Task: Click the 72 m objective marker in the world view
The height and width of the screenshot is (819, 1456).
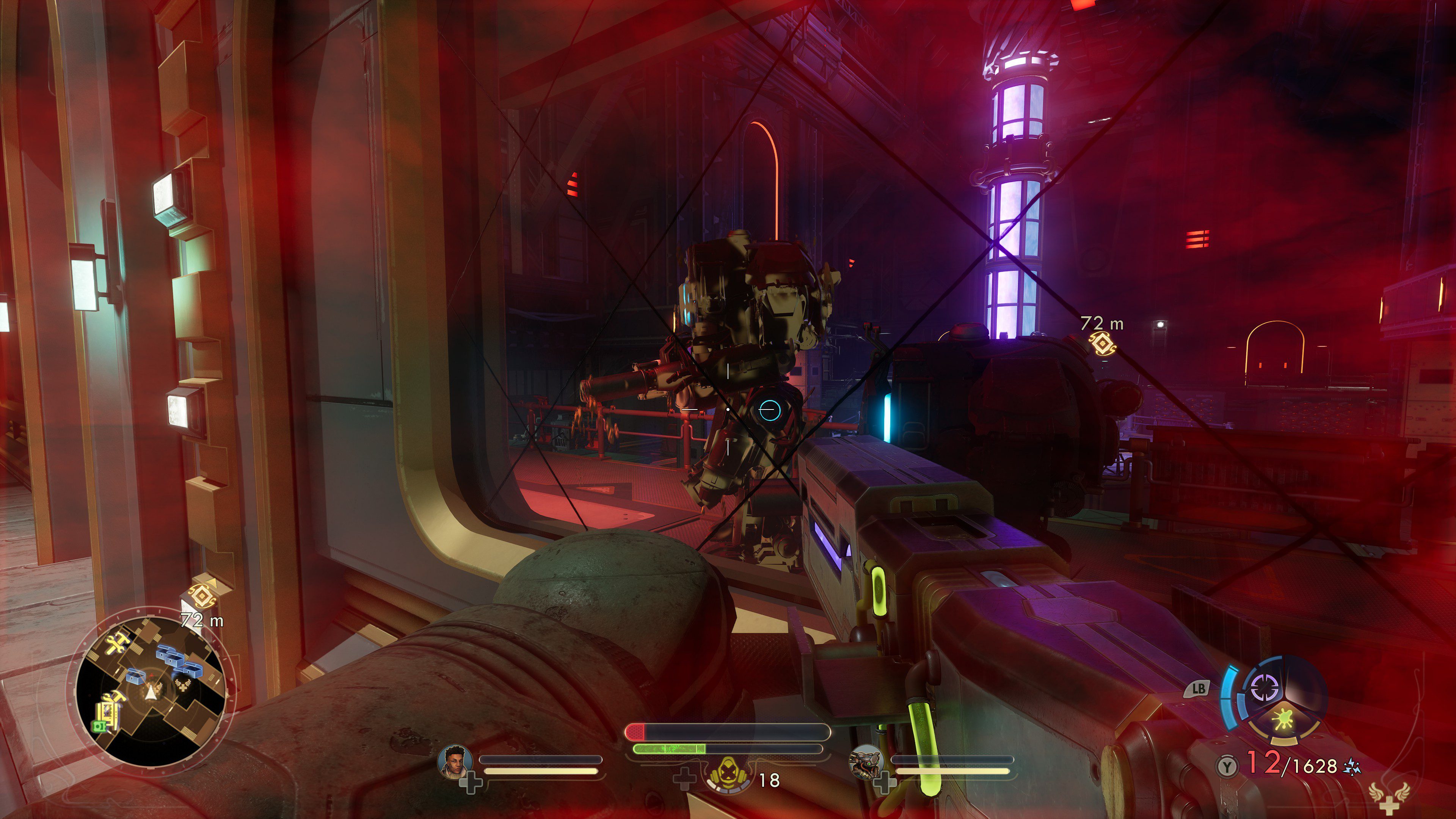Action: point(1101,344)
